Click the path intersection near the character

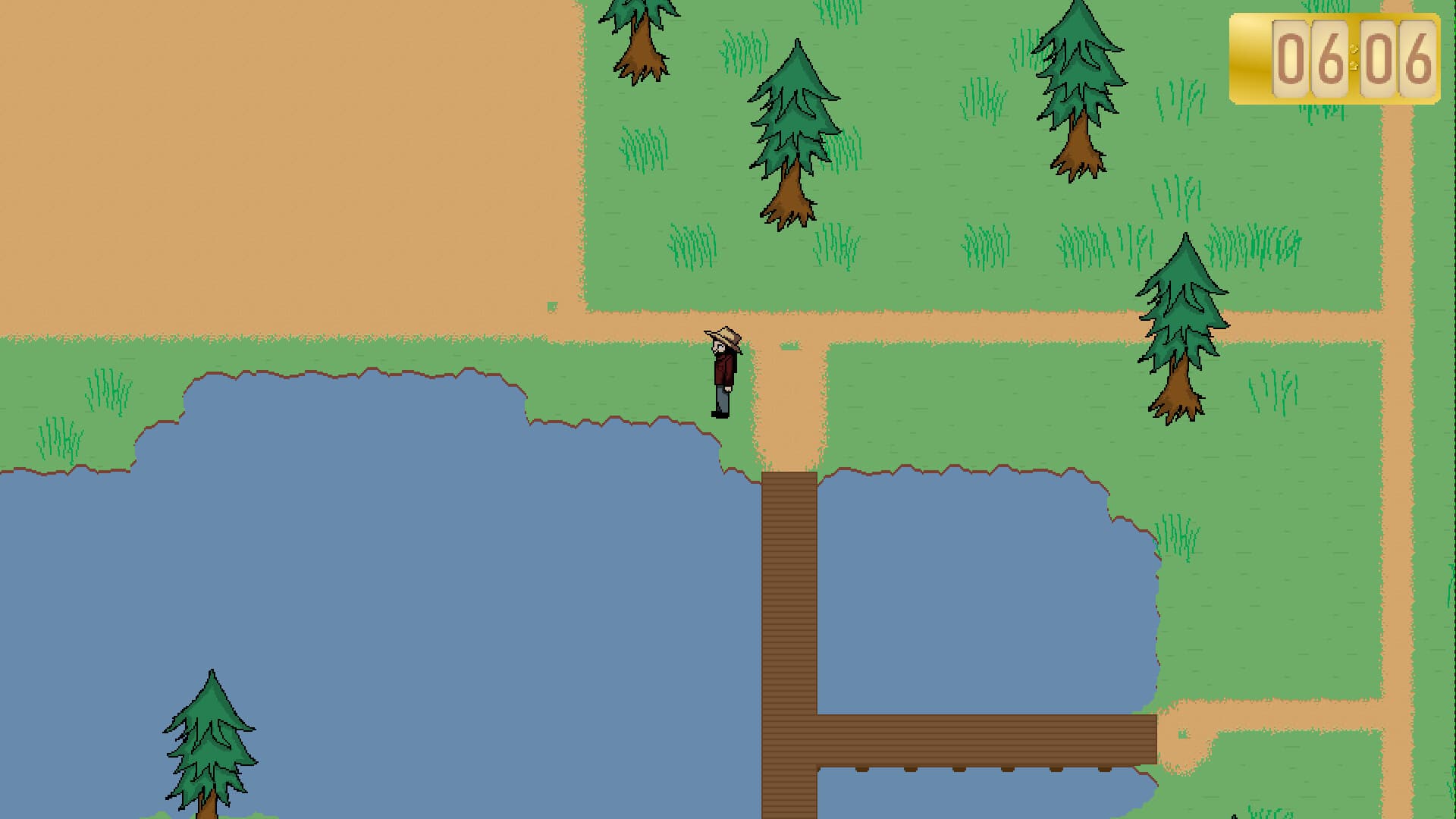781,334
